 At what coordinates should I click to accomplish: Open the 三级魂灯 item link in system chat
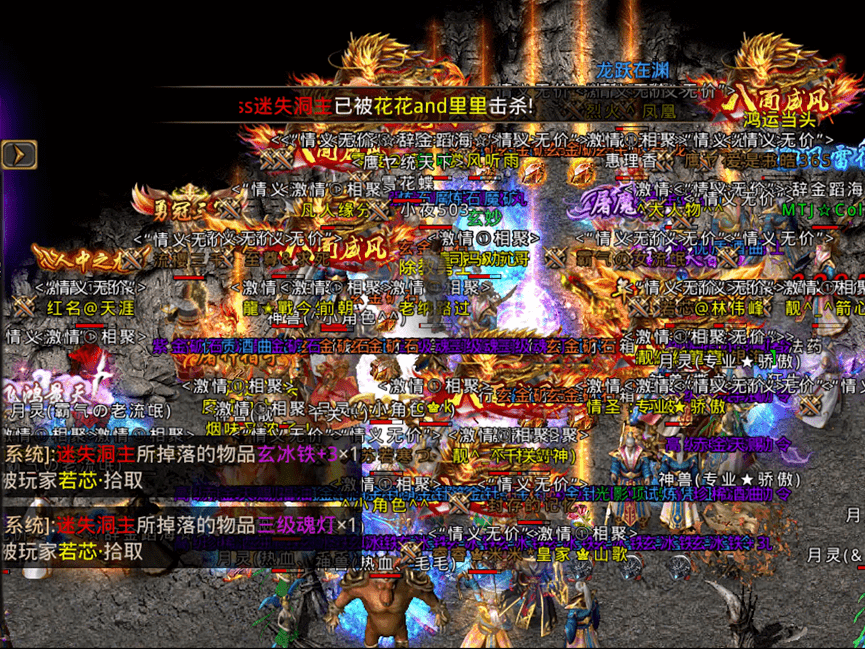coord(296,525)
